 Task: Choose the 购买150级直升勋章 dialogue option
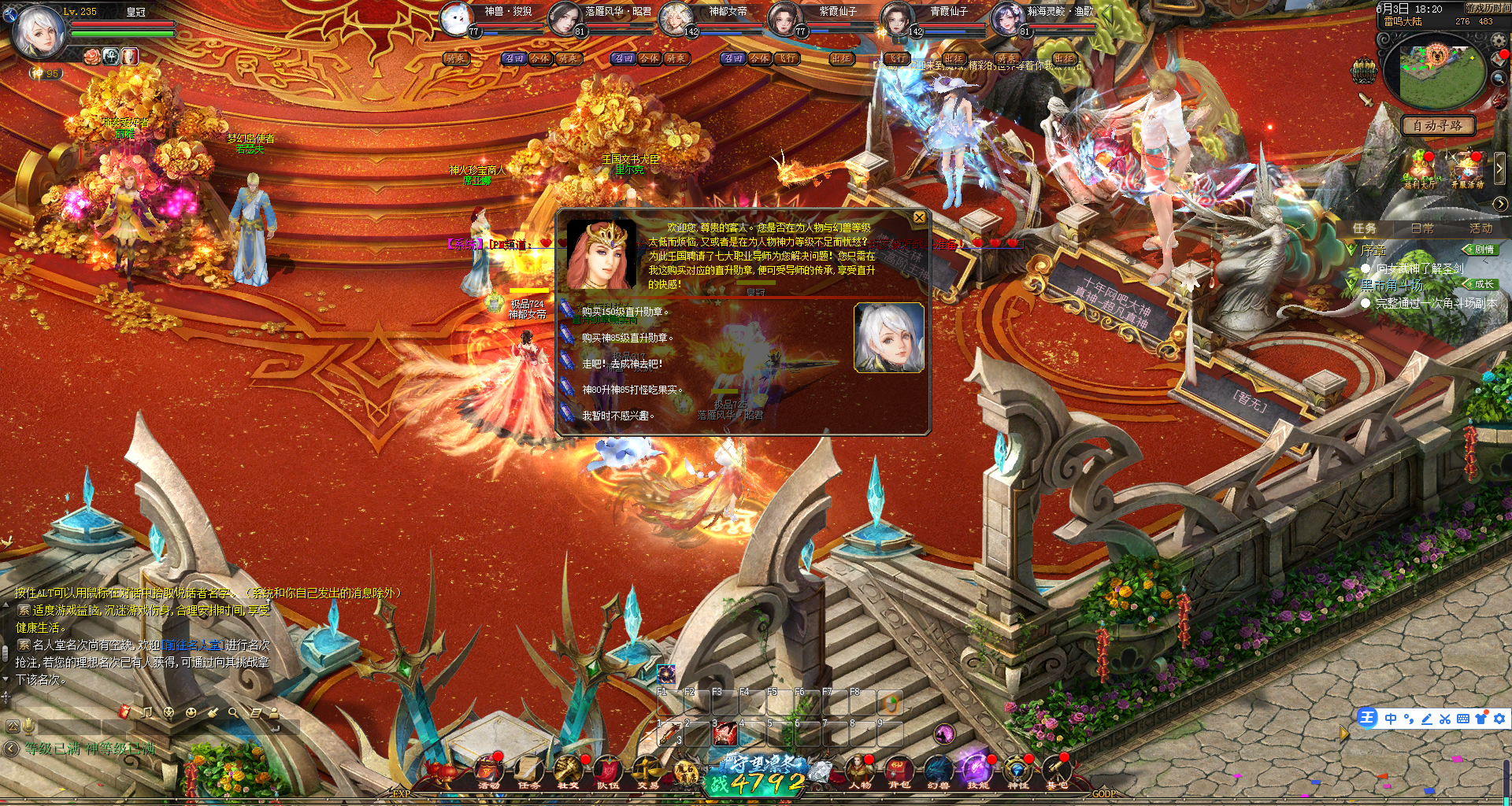click(x=625, y=312)
